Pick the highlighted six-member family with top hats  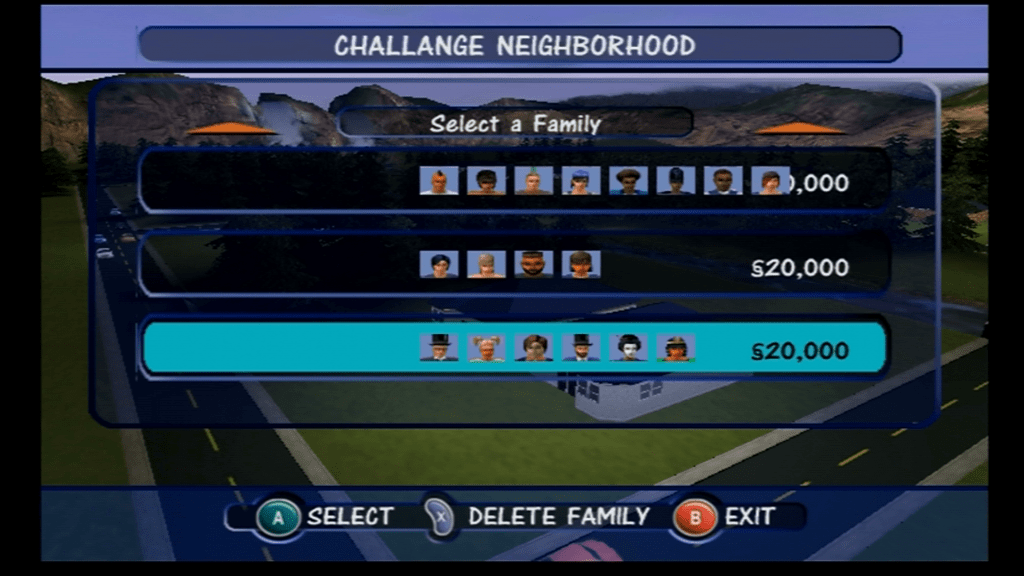[514, 348]
